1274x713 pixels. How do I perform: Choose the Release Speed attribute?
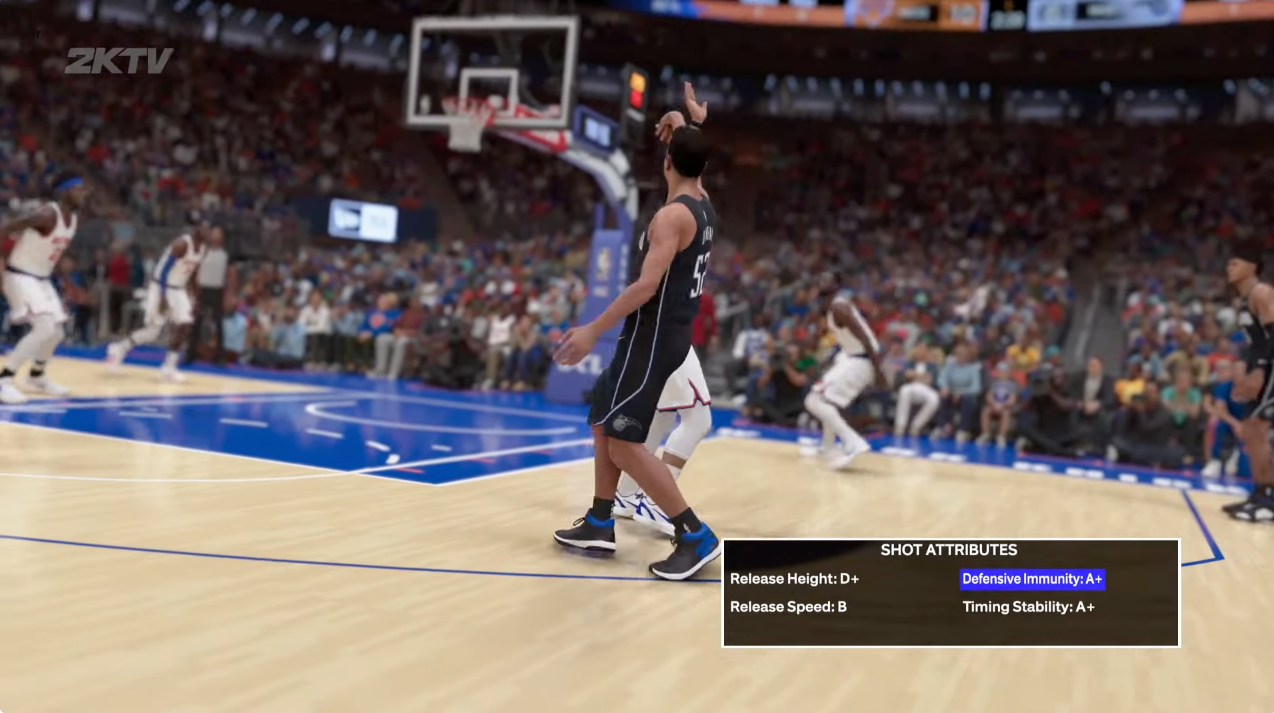click(x=788, y=607)
